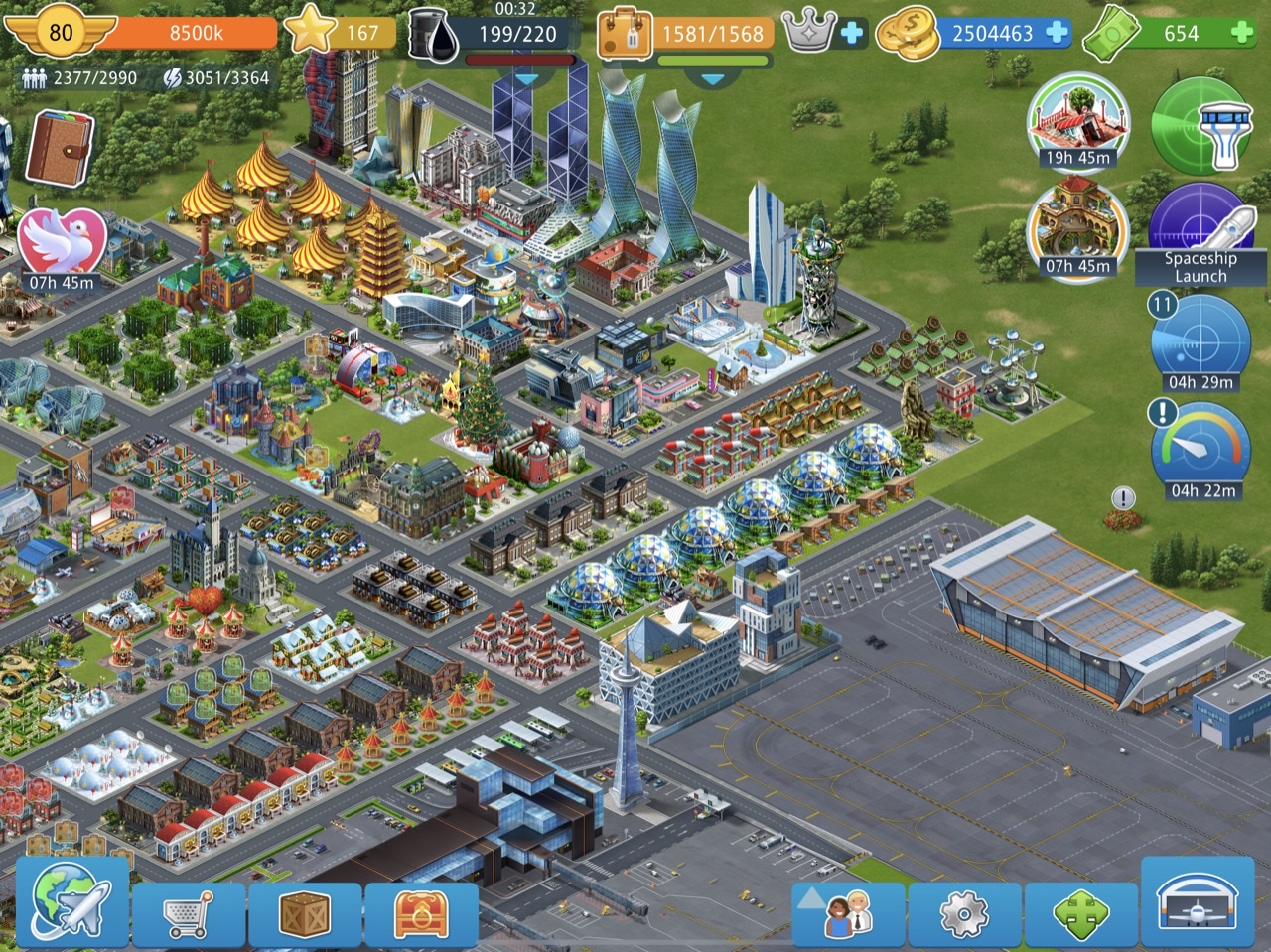The height and width of the screenshot is (952, 1271).
Task: Add more coins with the plus button
Action: [1058, 32]
